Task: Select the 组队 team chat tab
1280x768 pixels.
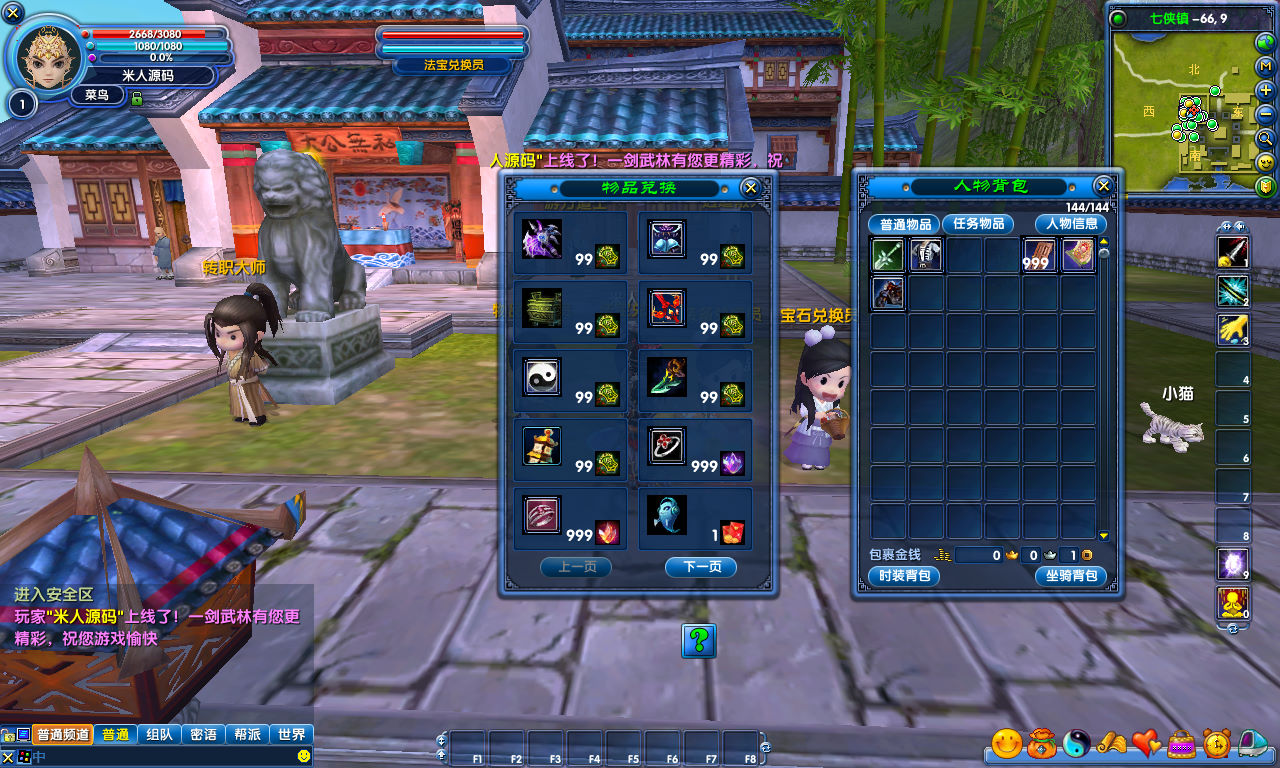Action: [x=158, y=734]
